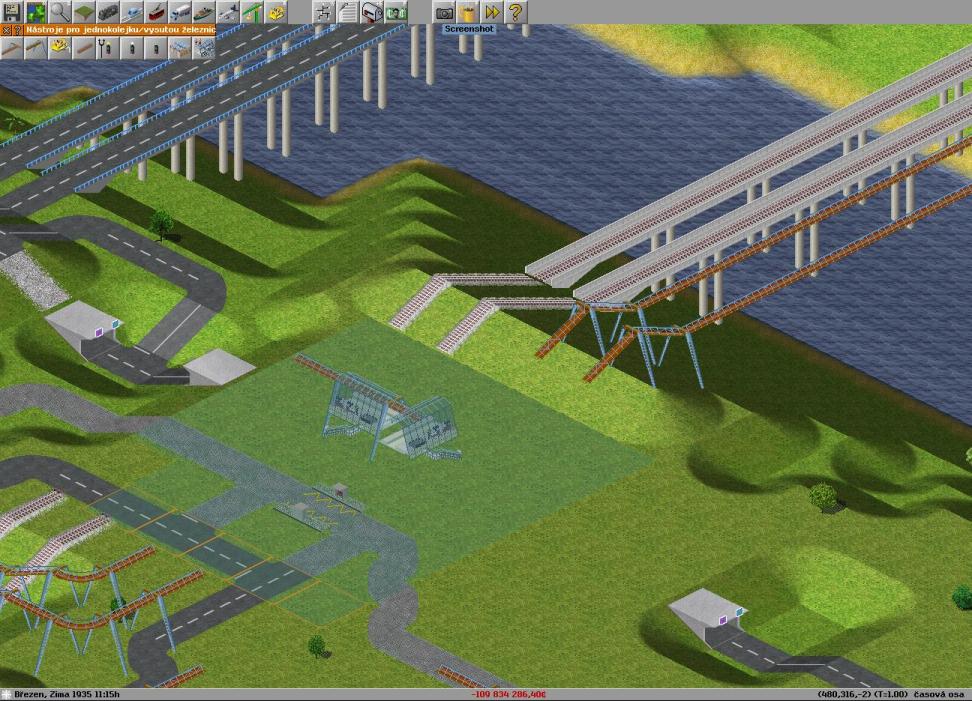The height and width of the screenshot is (701, 972).
Task: Open the lists document icon
Action: pyautogui.click(x=348, y=12)
